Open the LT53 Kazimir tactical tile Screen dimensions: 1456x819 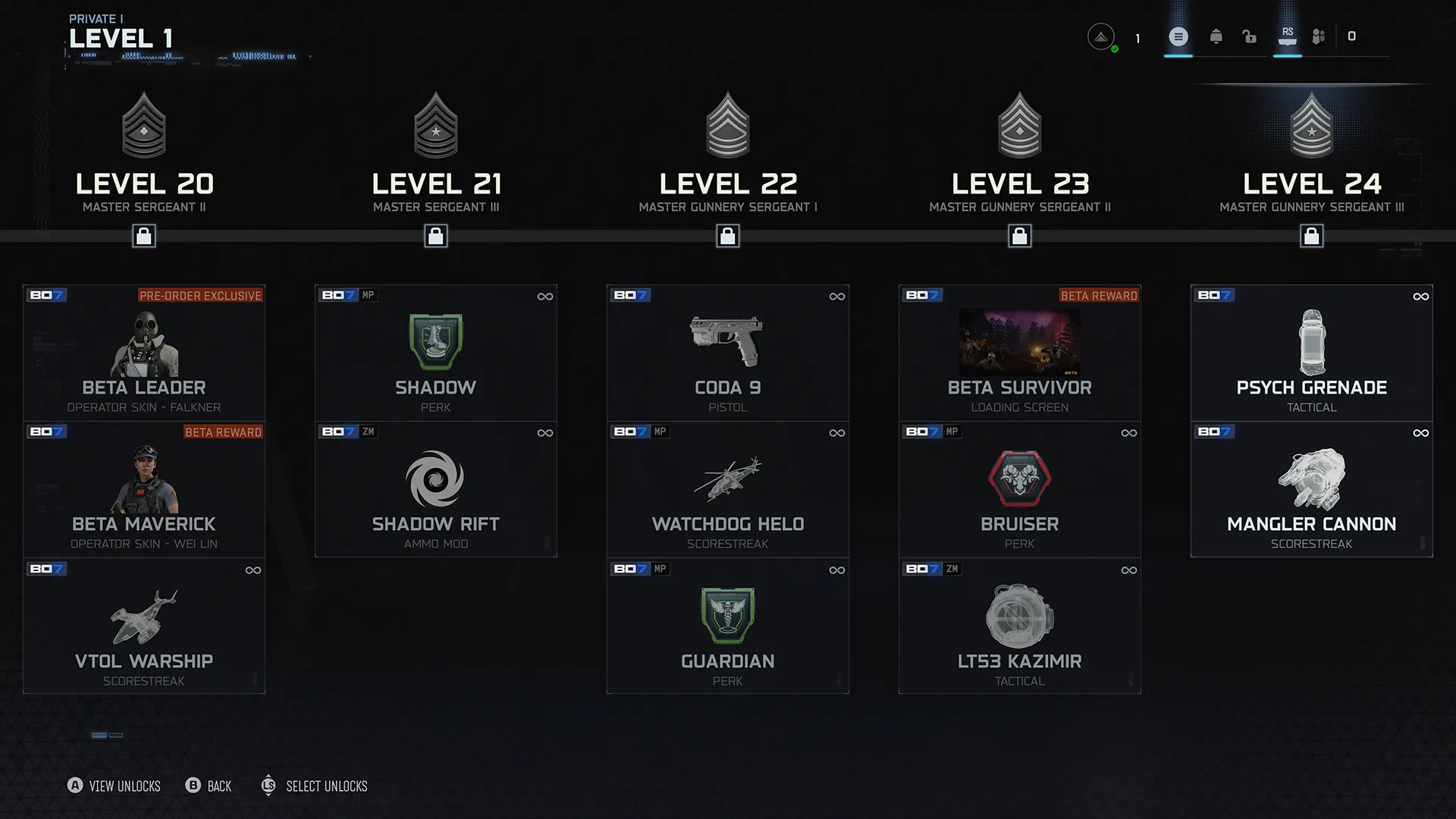point(1020,626)
